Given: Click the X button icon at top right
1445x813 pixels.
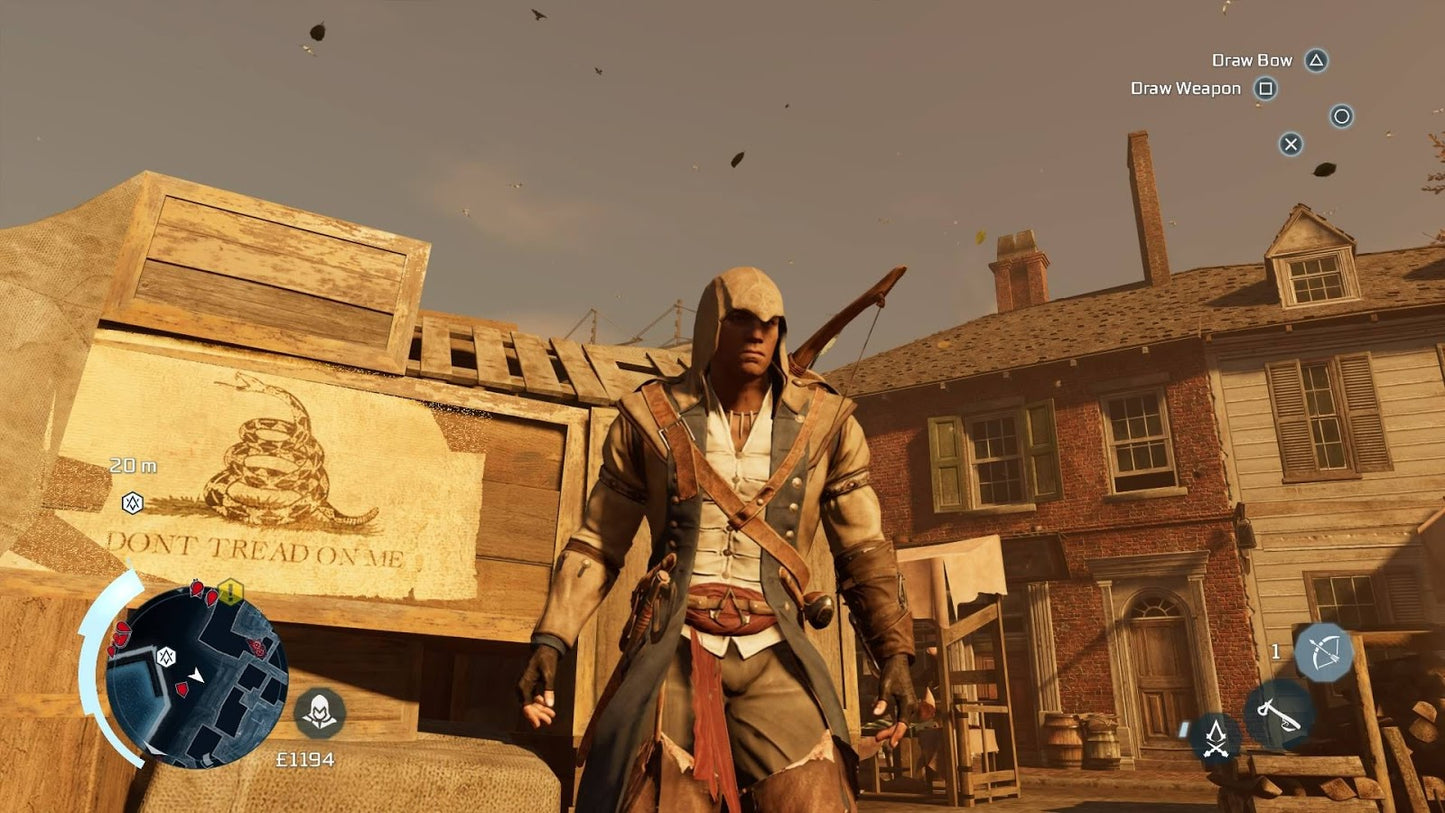Looking at the screenshot, I should (x=1290, y=144).
